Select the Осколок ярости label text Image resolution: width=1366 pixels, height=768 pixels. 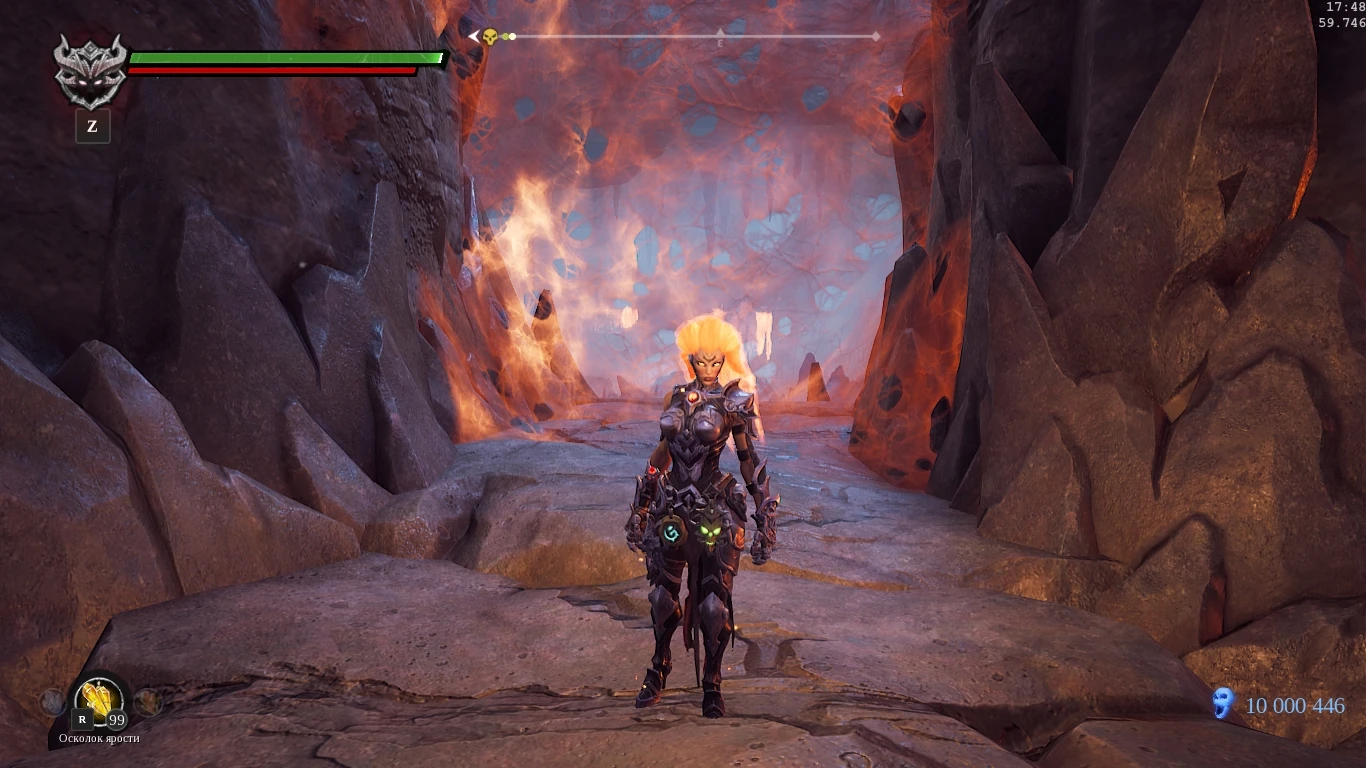click(99, 738)
